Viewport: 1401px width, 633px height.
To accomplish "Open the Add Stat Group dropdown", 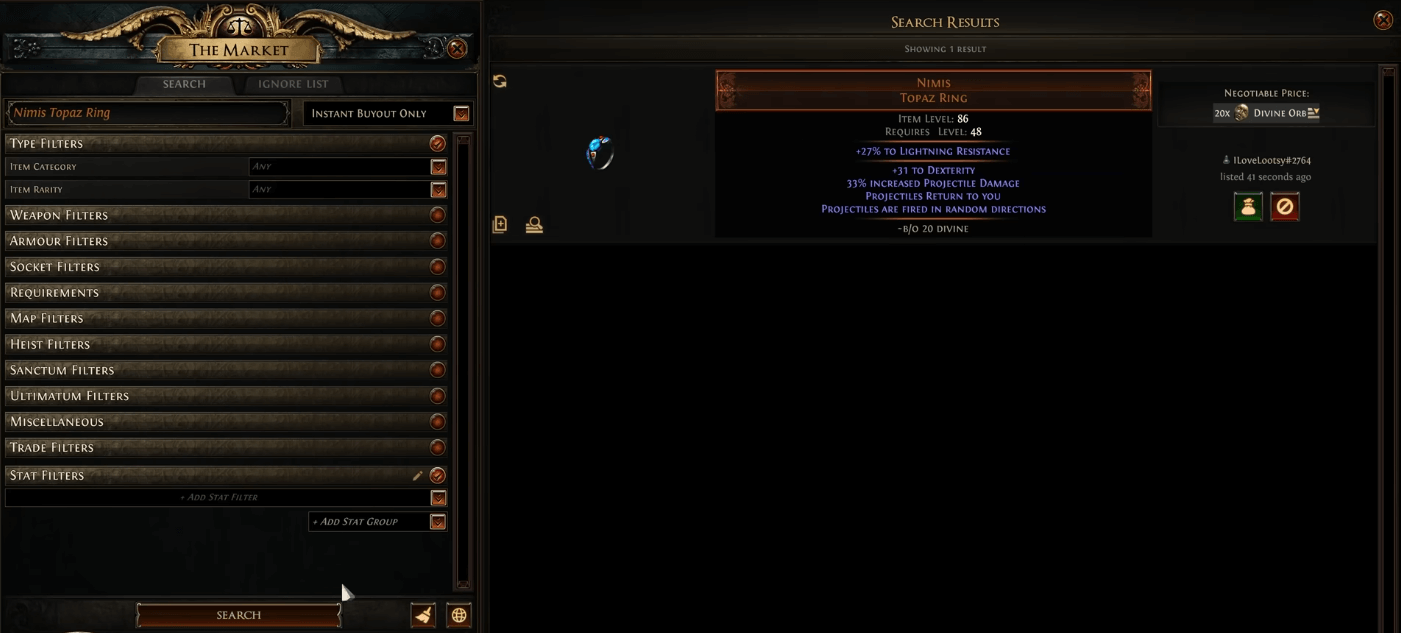I will point(437,522).
